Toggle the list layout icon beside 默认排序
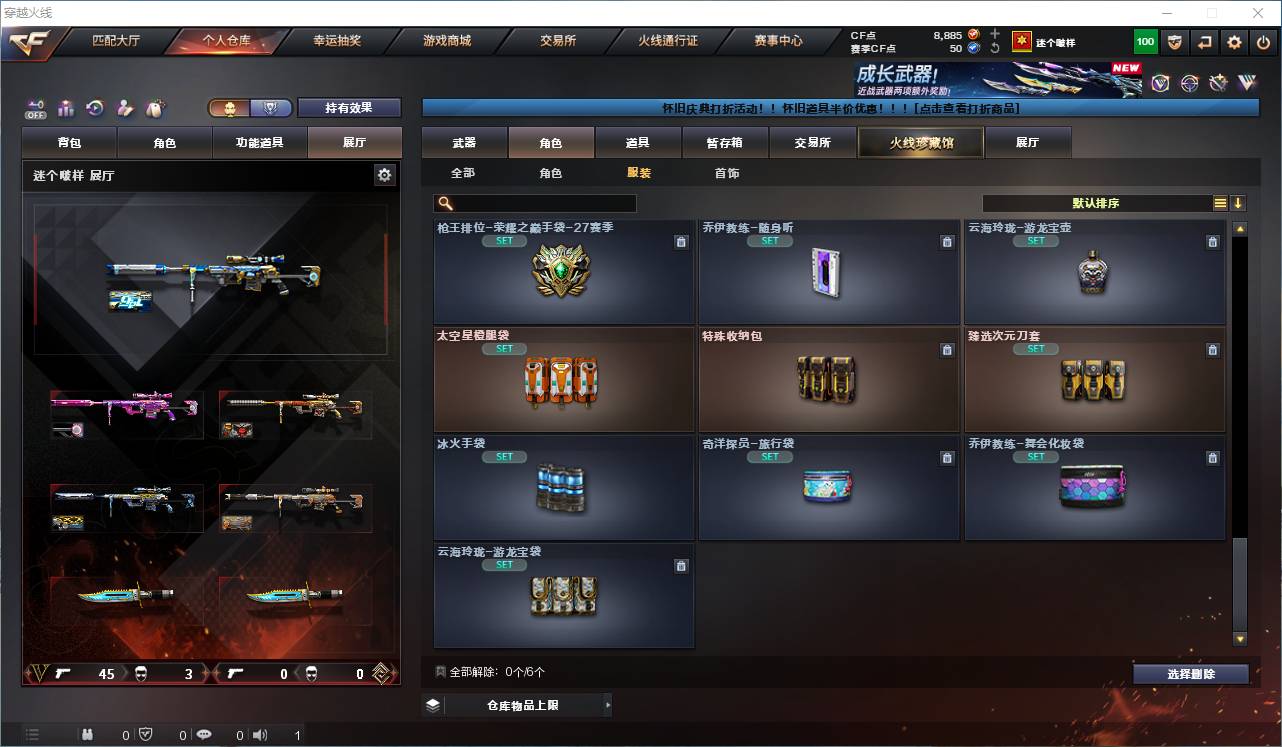Screen dimensions: 1282x747 pos(1220,202)
